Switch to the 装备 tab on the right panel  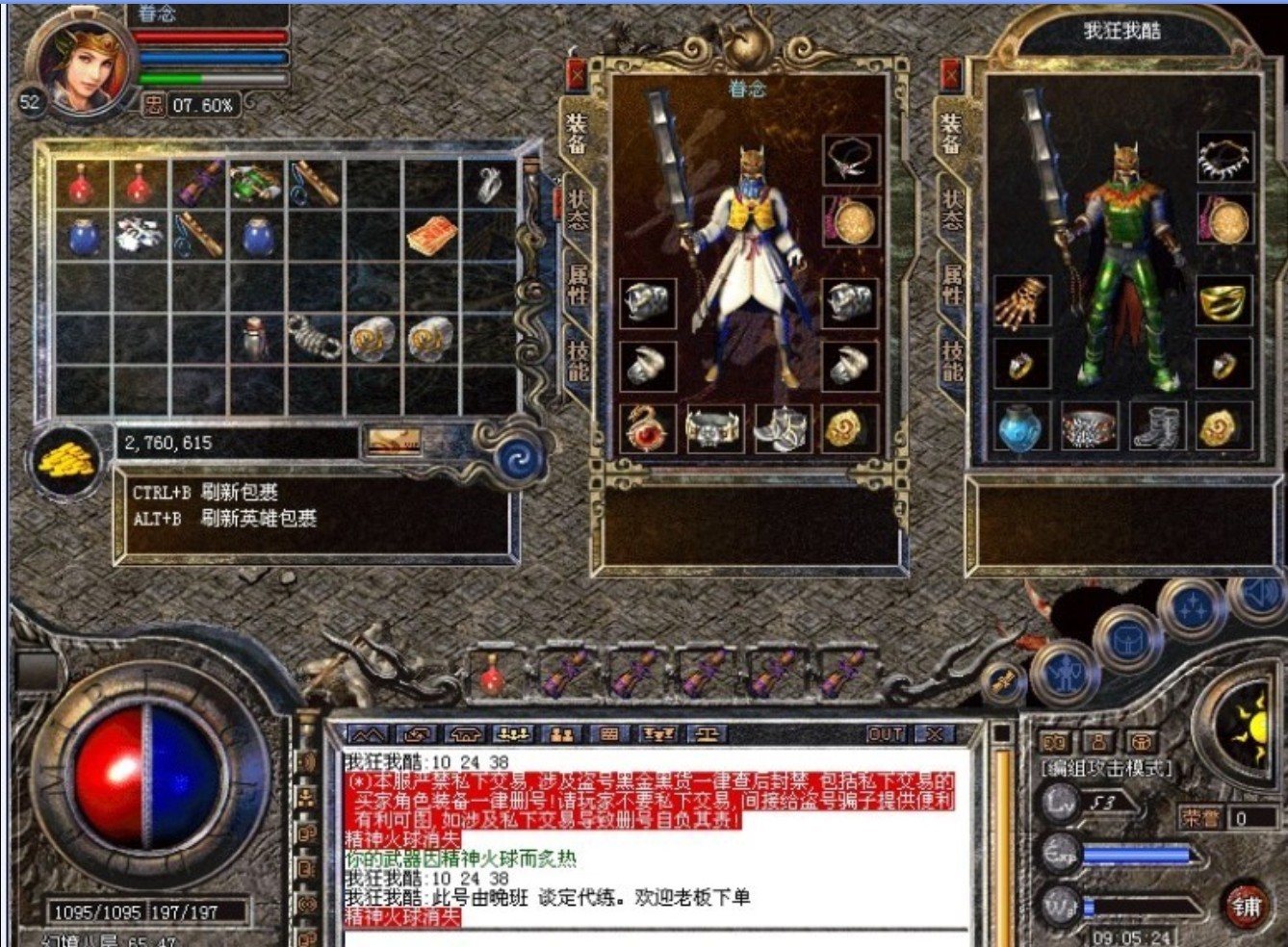coord(951,132)
